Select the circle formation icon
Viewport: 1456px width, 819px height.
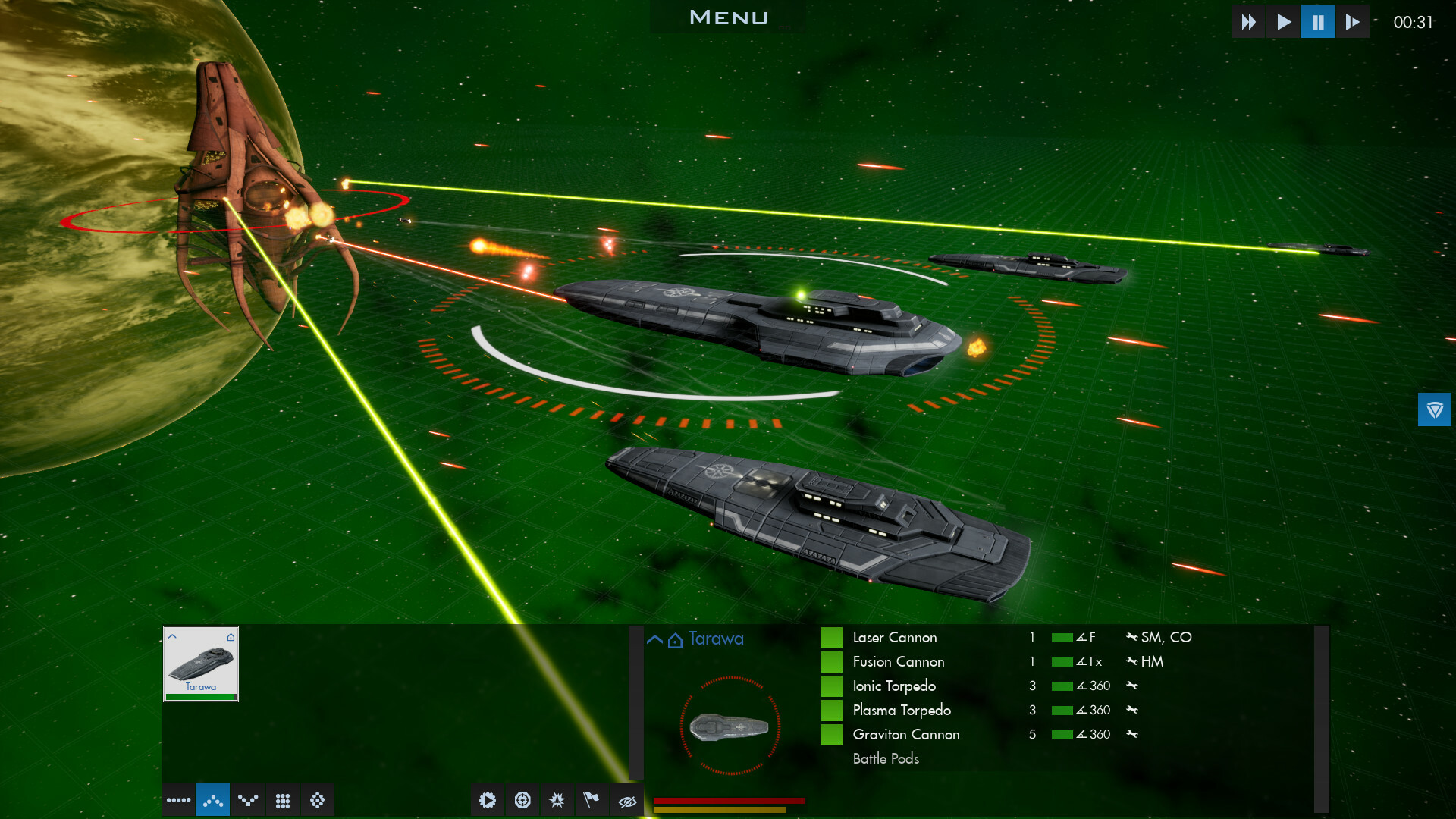(x=318, y=799)
